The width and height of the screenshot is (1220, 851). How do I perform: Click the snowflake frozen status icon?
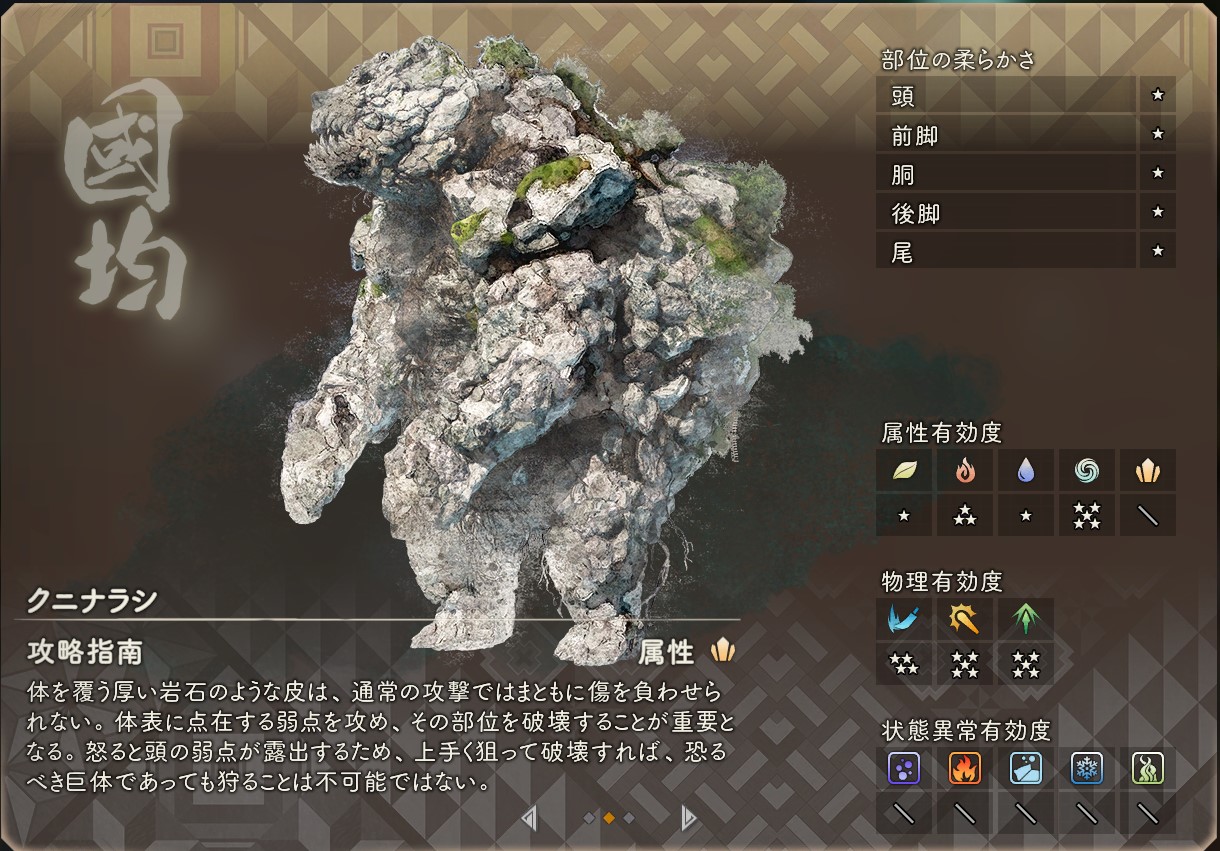[x=1087, y=768]
